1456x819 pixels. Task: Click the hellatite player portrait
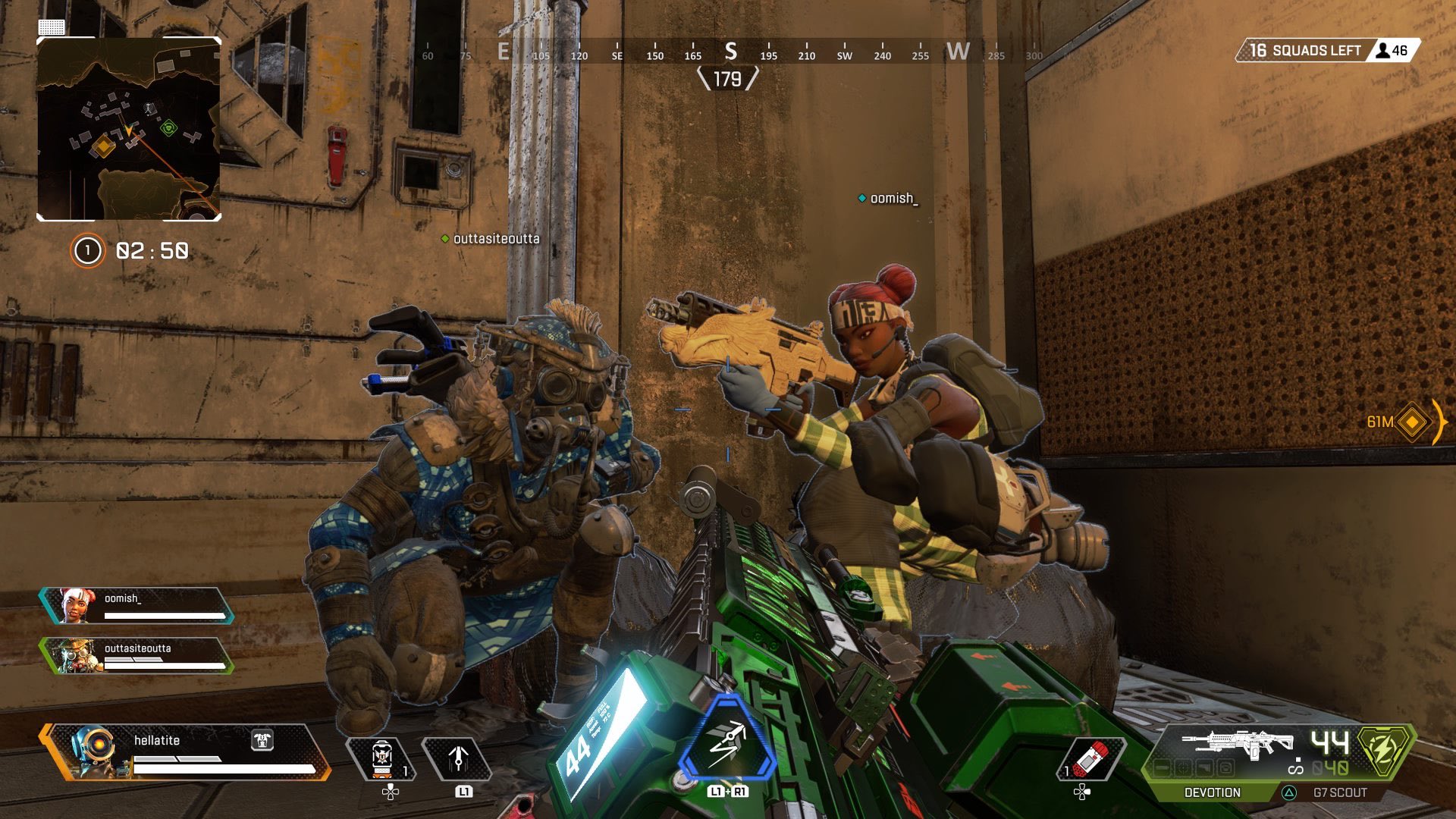coord(93,751)
